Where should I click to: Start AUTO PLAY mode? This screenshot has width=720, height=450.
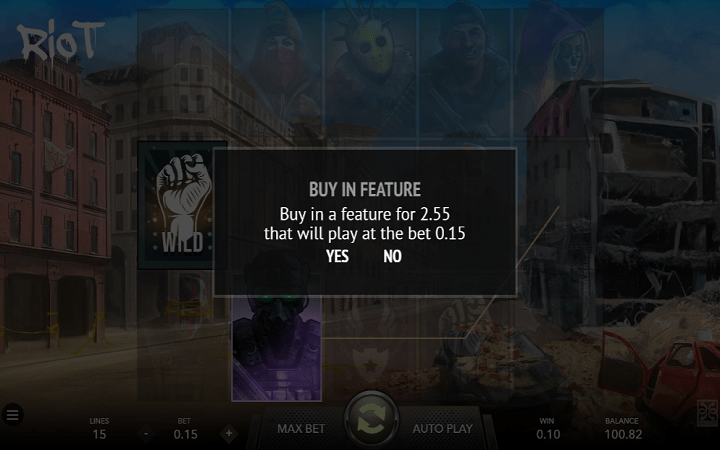tap(442, 429)
